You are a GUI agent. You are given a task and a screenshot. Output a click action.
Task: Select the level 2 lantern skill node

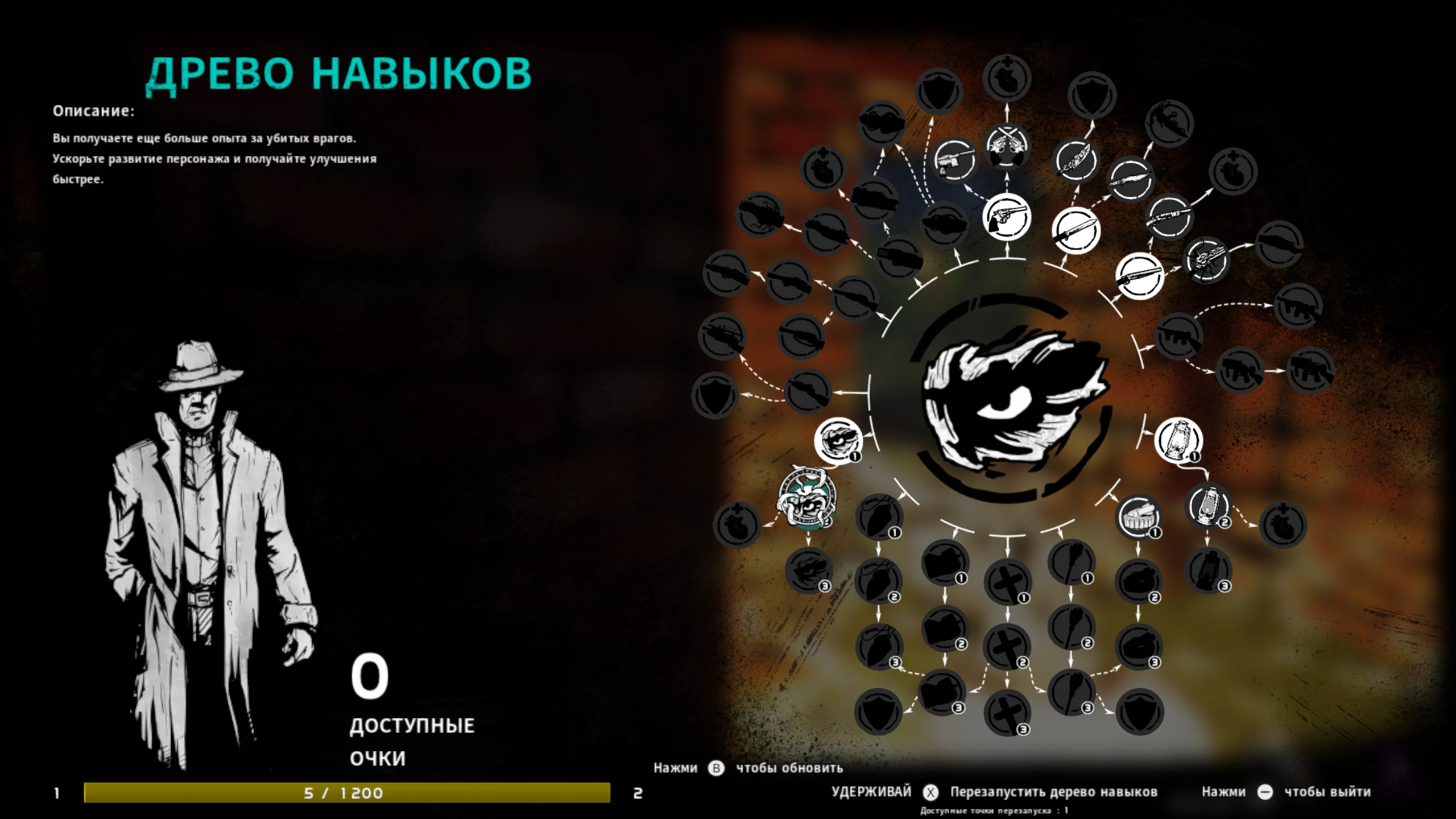point(1209,506)
